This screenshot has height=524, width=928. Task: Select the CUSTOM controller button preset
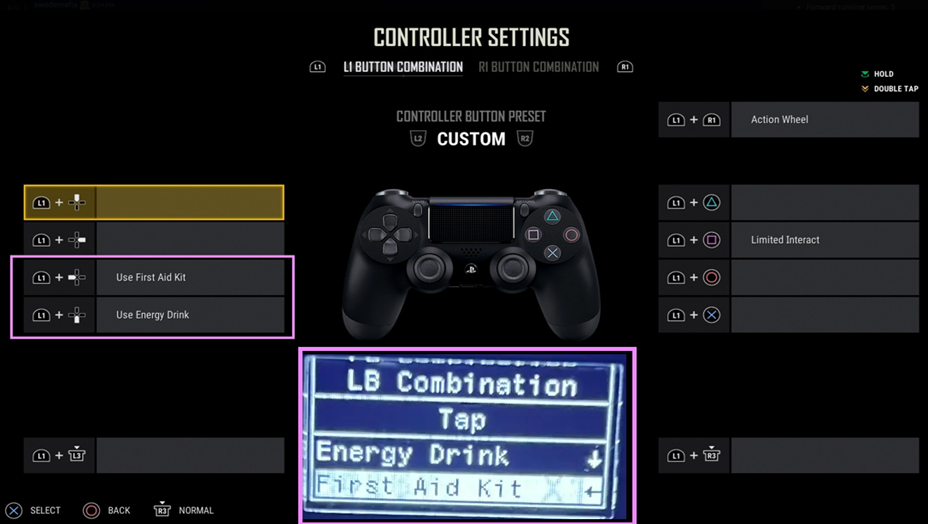point(471,139)
